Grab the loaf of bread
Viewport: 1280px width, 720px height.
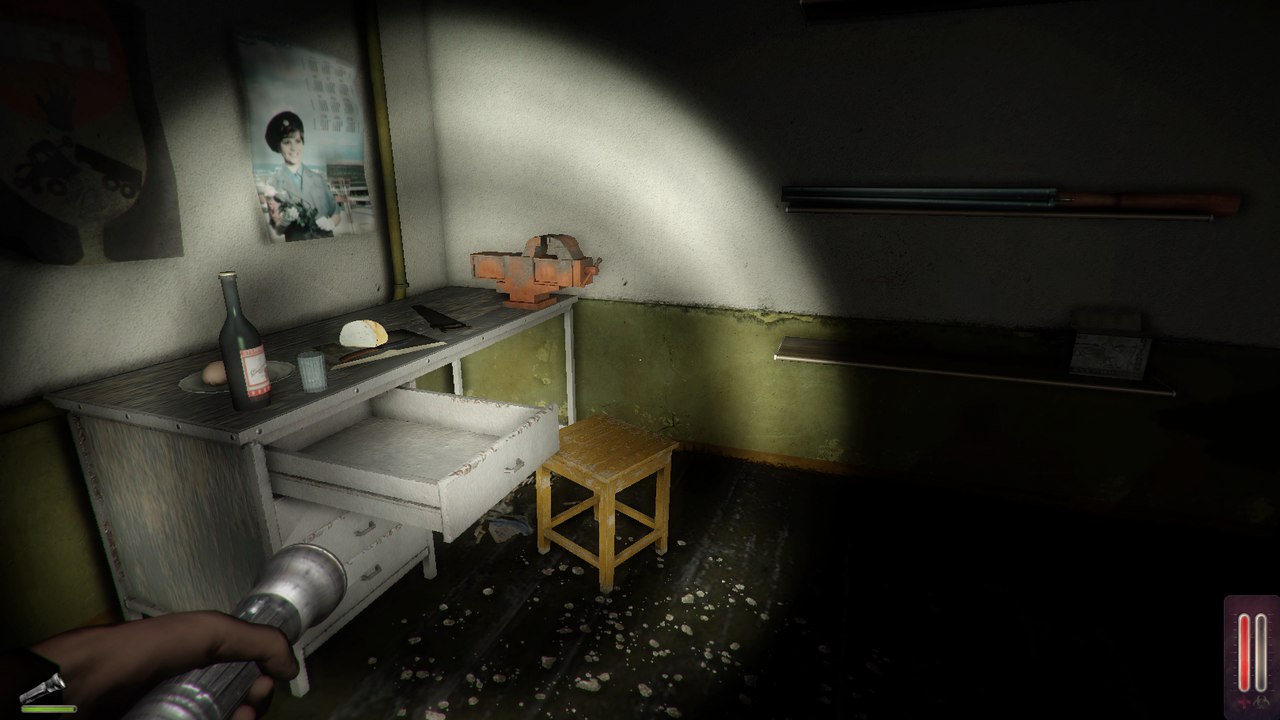tap(365, 334)
